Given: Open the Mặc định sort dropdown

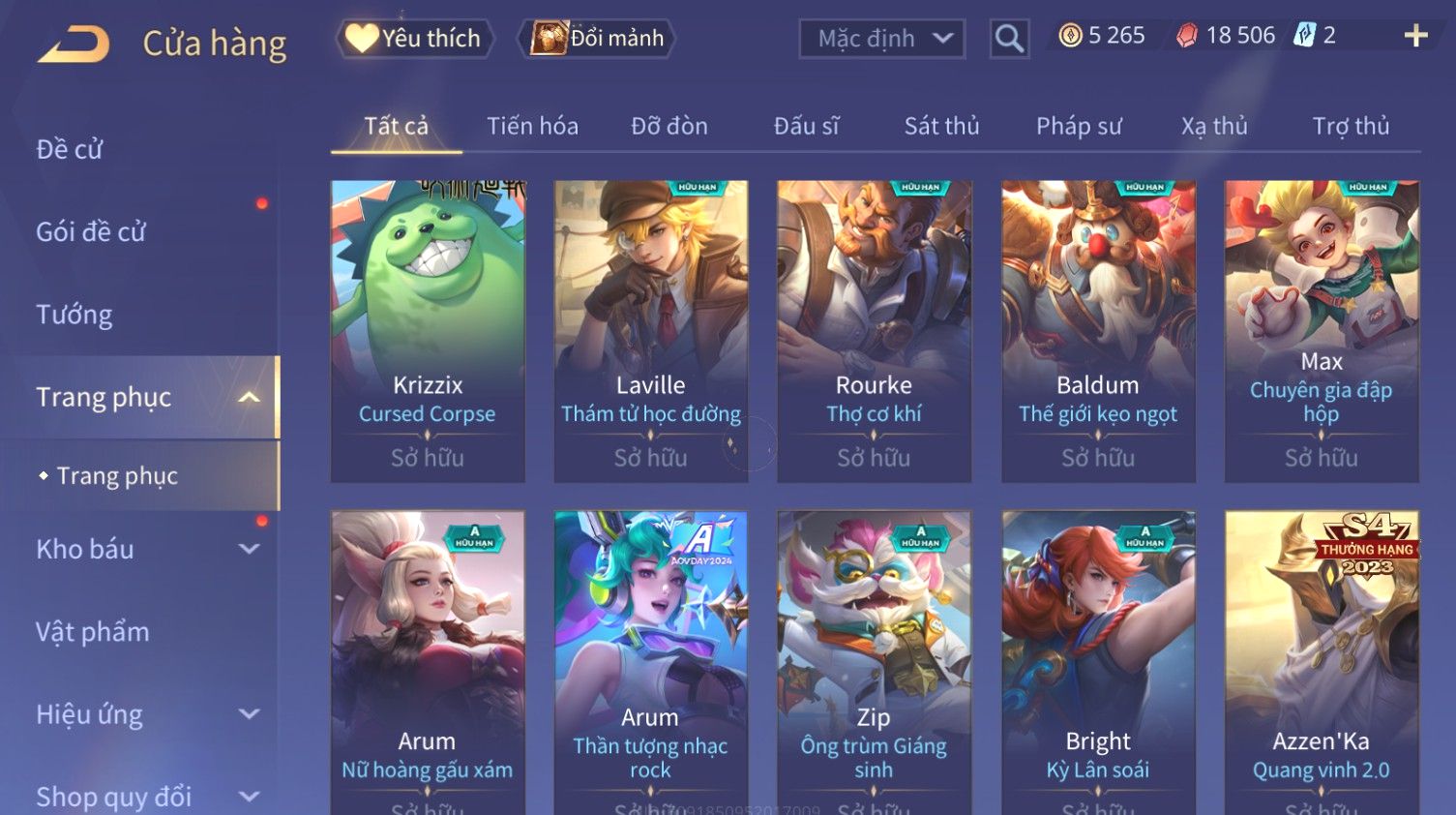Looking at the screenshot, I should coord(881,39).
